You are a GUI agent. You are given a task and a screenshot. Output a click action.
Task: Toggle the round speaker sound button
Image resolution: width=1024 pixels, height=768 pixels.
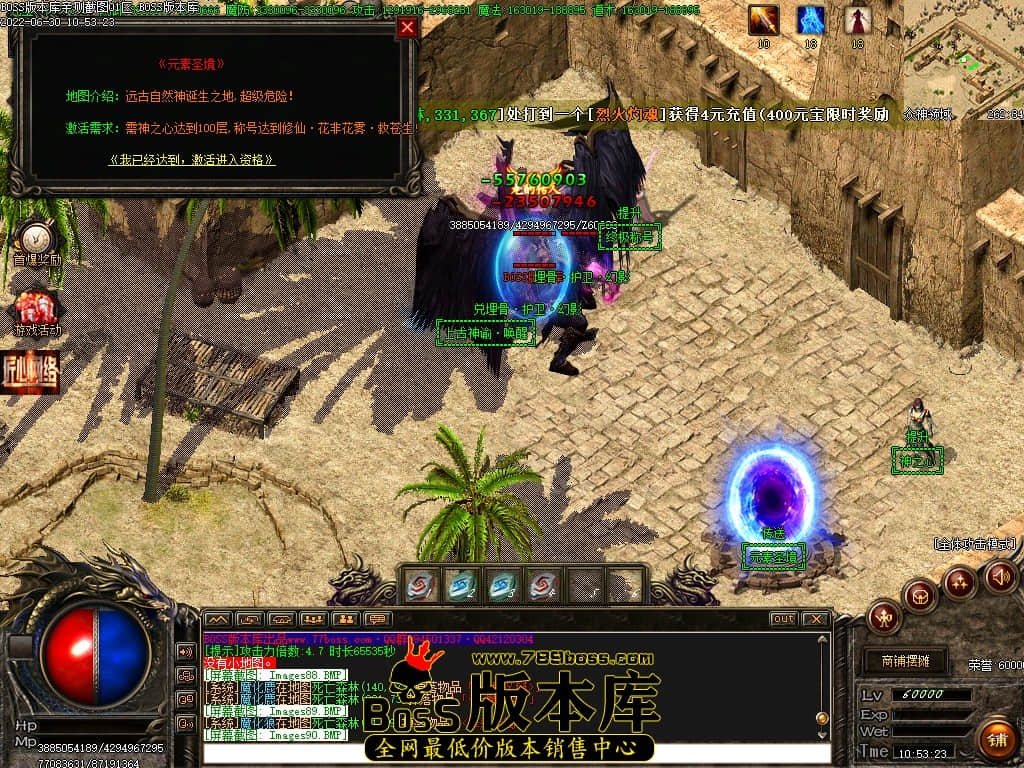1001,575
